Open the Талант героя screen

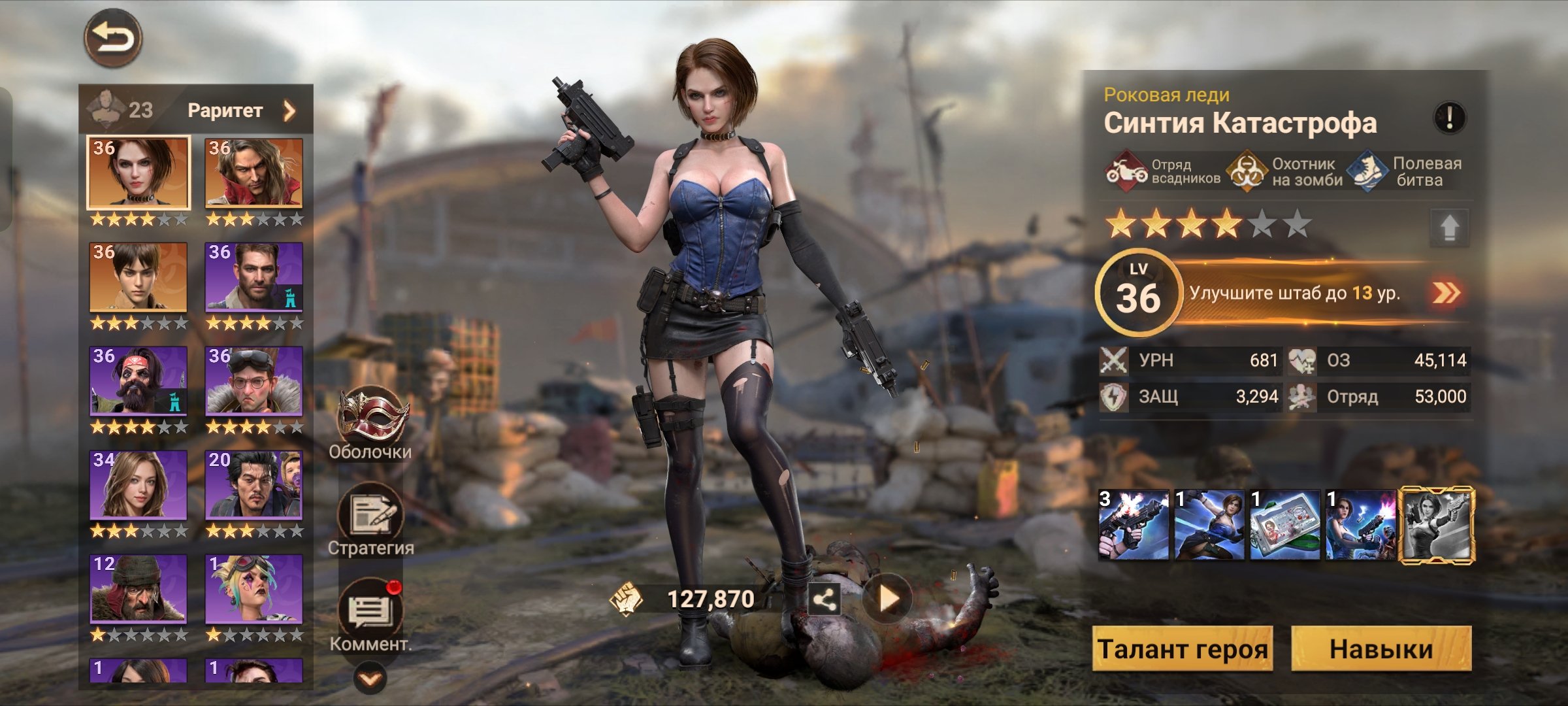(x=1183, y=649)
